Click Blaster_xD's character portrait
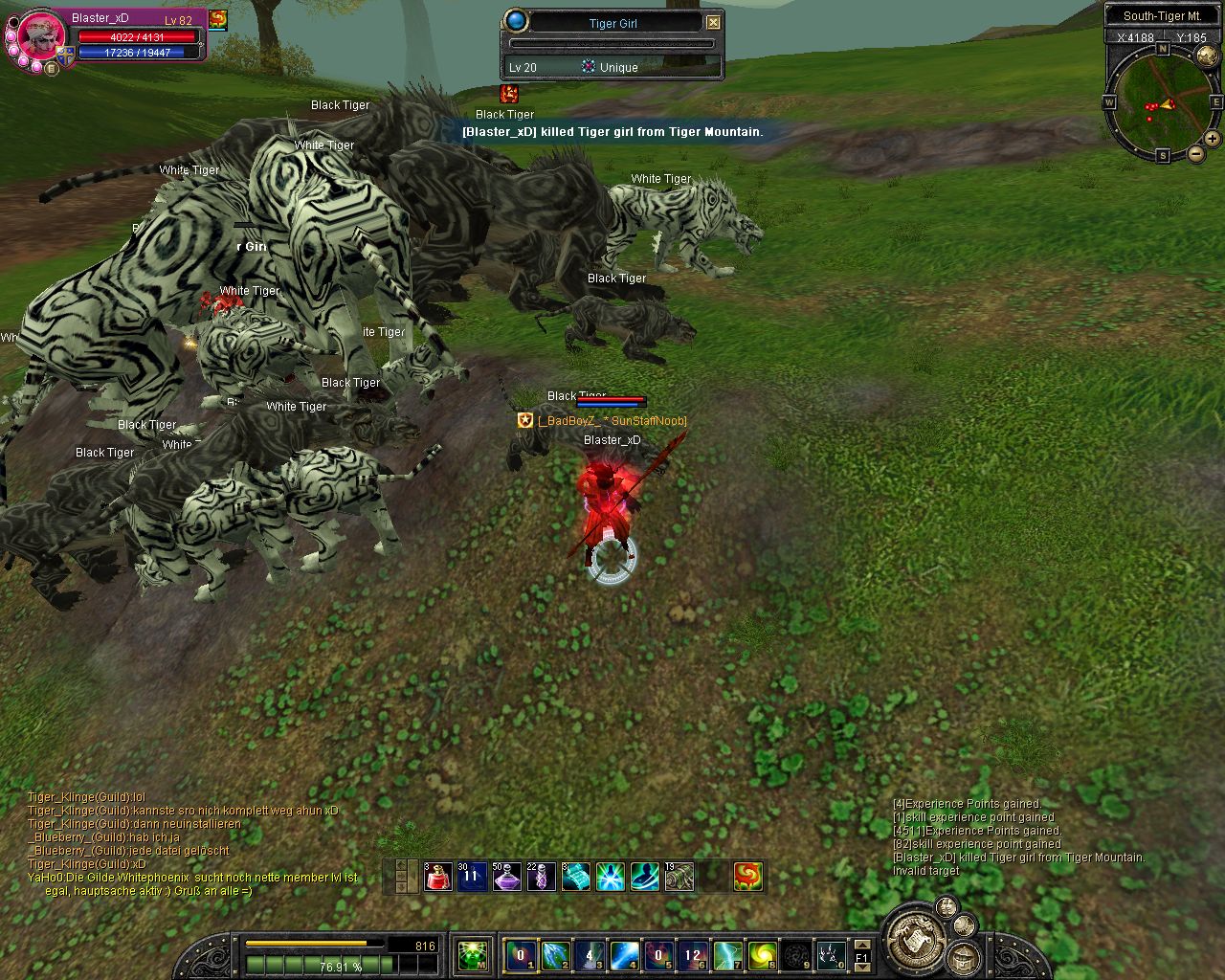 [42, 36]
